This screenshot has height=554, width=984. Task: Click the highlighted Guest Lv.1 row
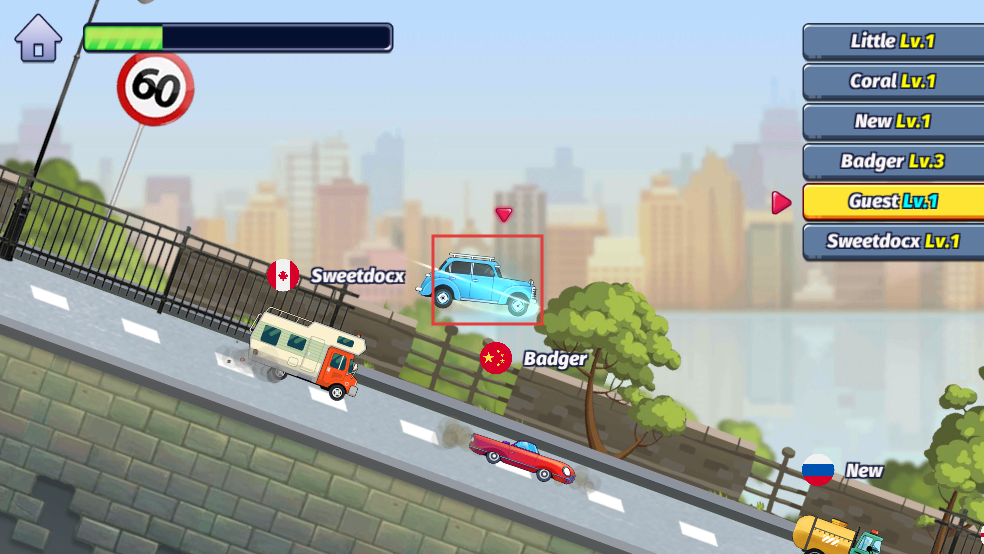click(892, 201)
